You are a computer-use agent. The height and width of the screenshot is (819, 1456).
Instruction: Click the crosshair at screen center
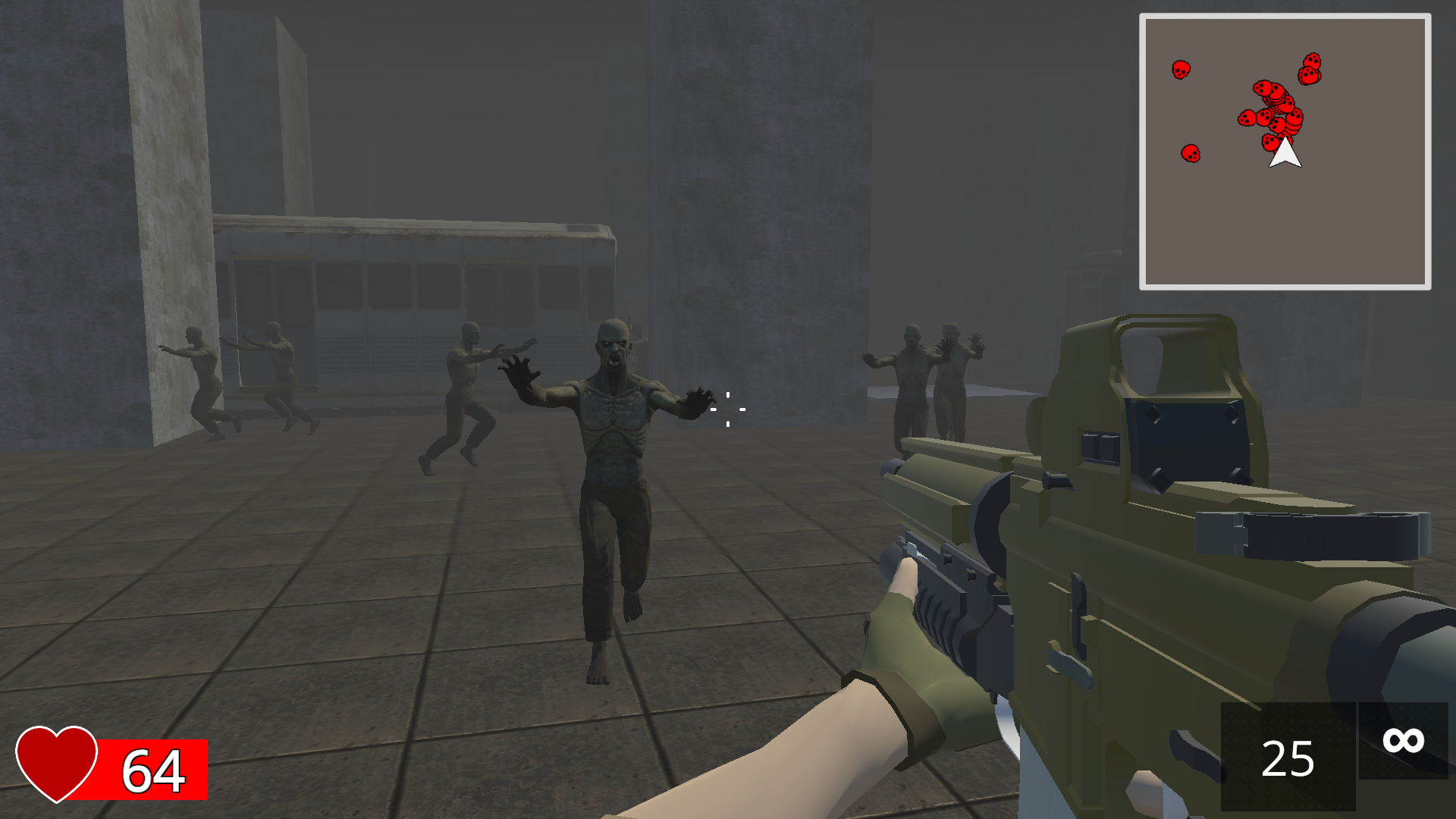[x=727, y=409]
